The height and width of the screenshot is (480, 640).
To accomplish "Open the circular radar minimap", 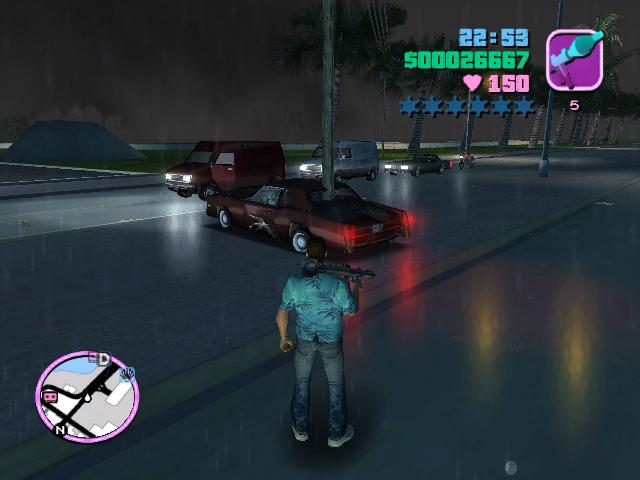I will [x=86, y=396].
